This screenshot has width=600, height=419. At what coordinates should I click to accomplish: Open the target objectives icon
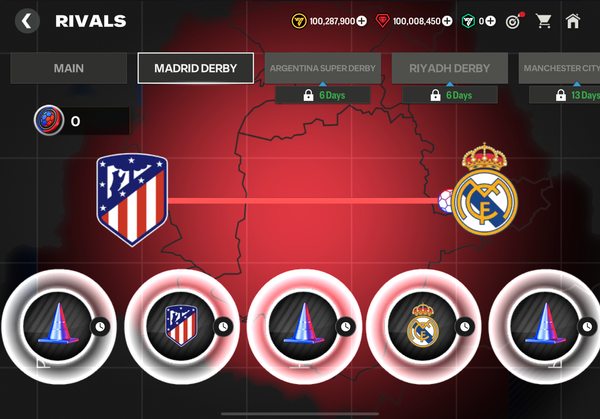pyautogui.click(x=514, y=20)
